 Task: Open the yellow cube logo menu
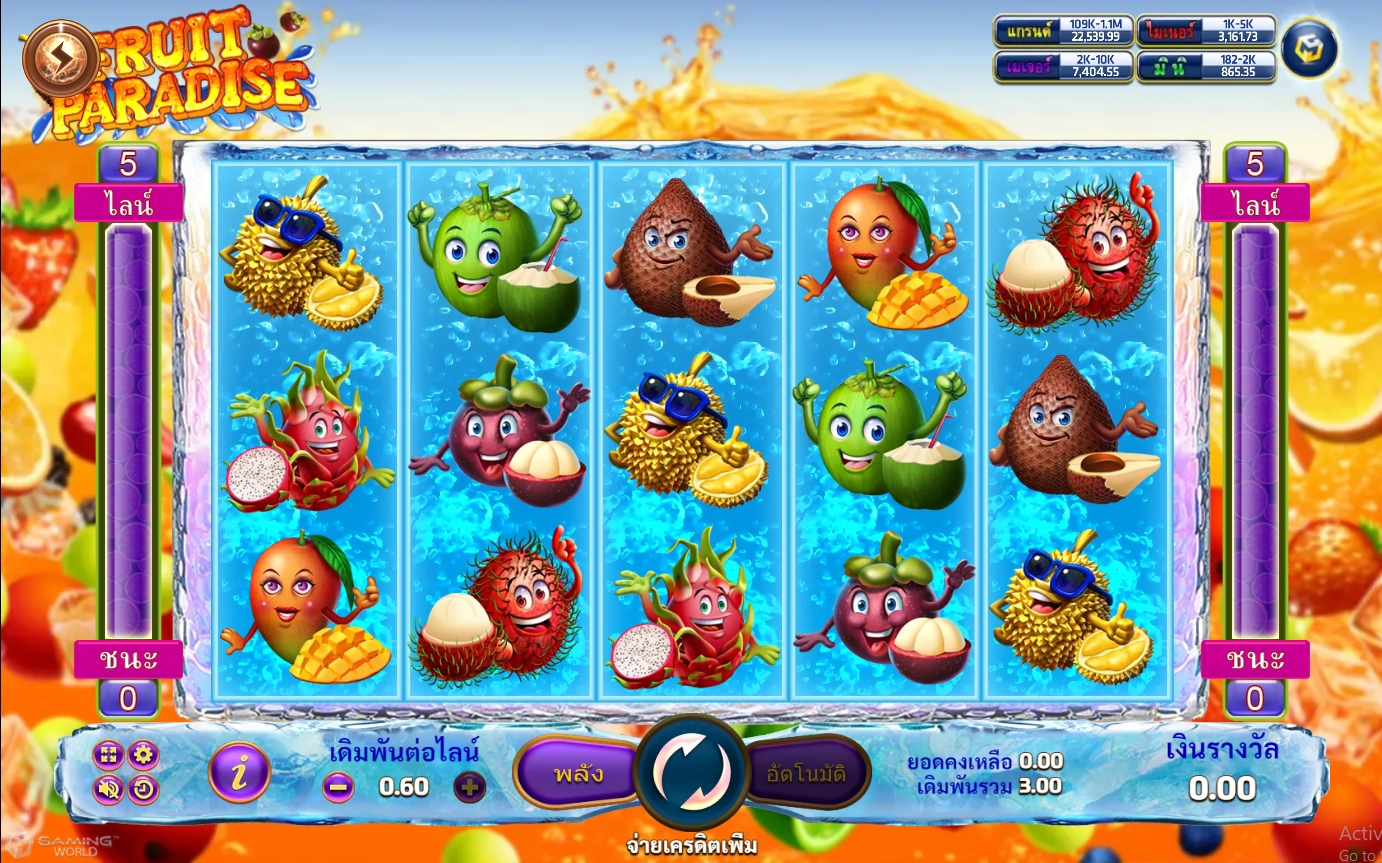point(1308,49)
